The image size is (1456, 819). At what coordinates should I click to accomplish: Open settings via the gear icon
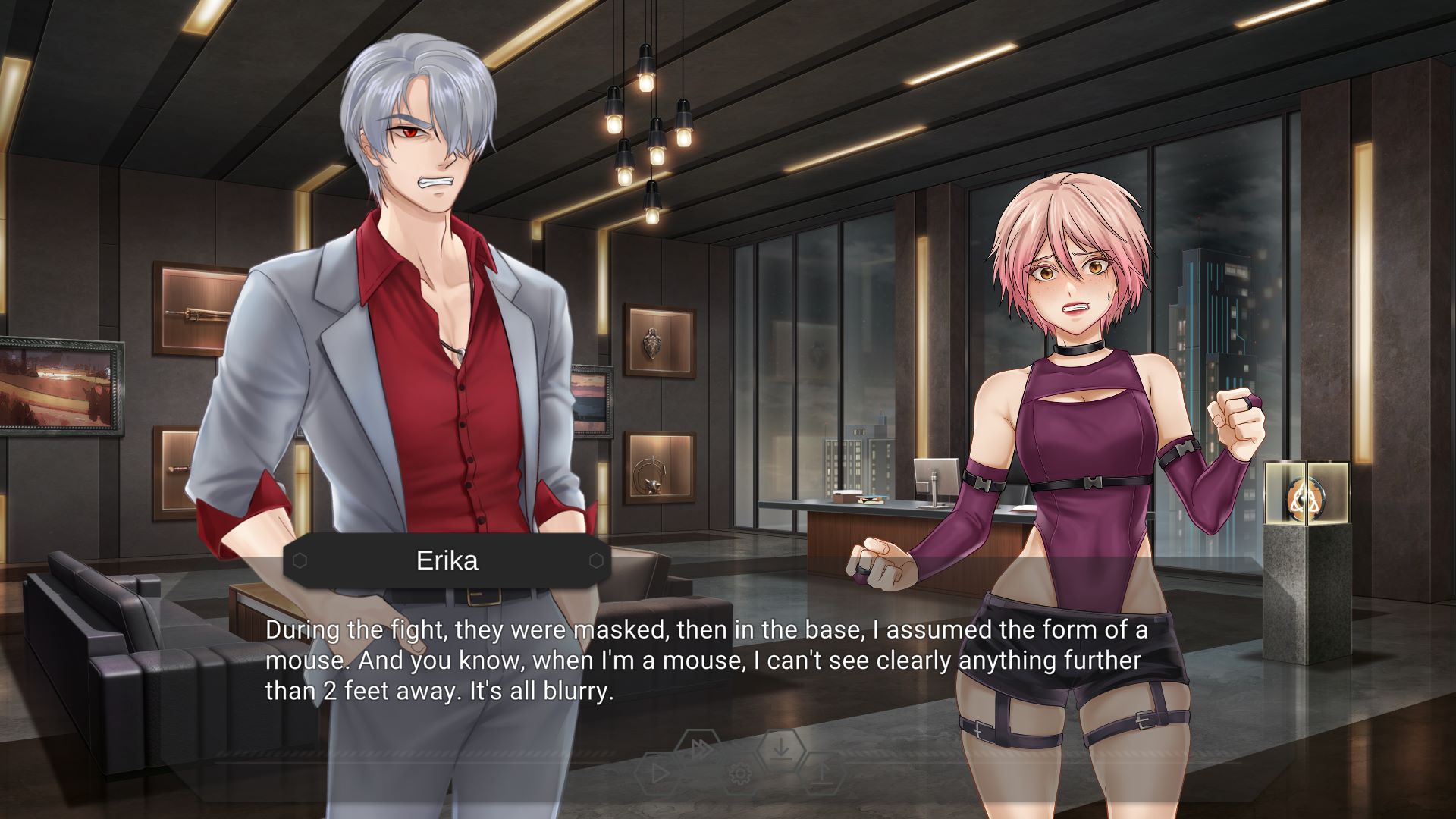[739, 774]
